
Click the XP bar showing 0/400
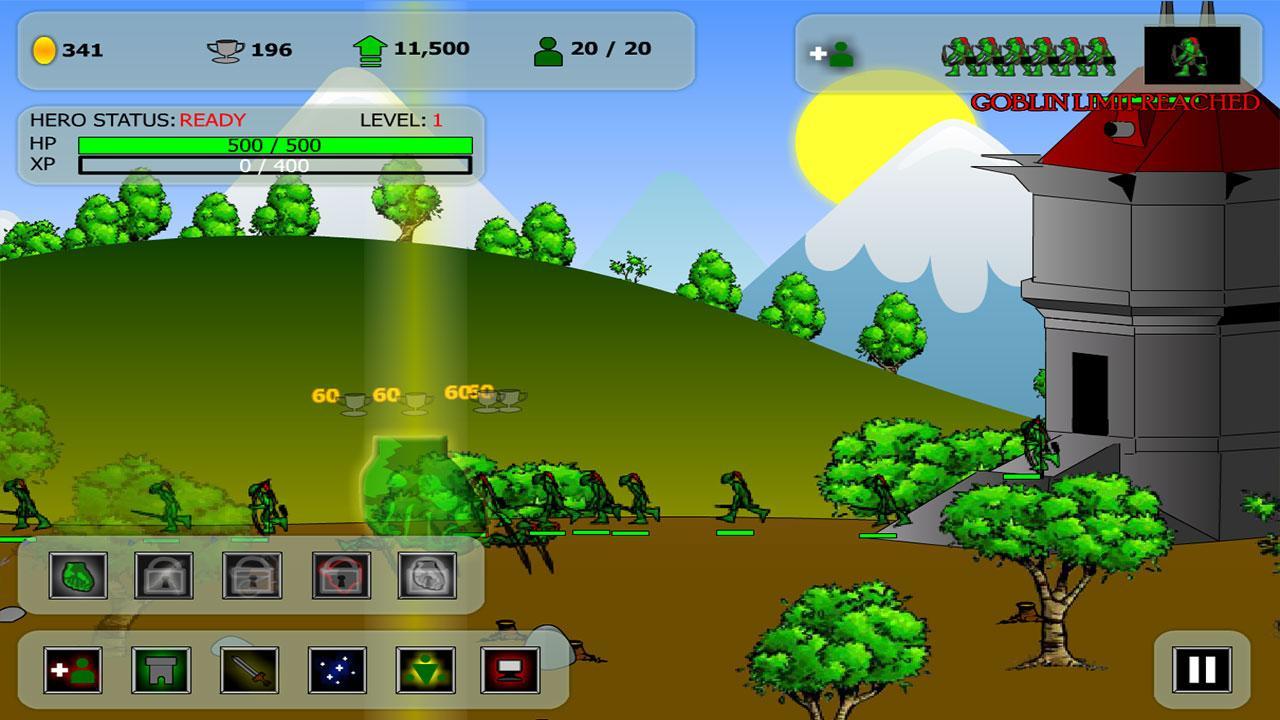[275, 167]
